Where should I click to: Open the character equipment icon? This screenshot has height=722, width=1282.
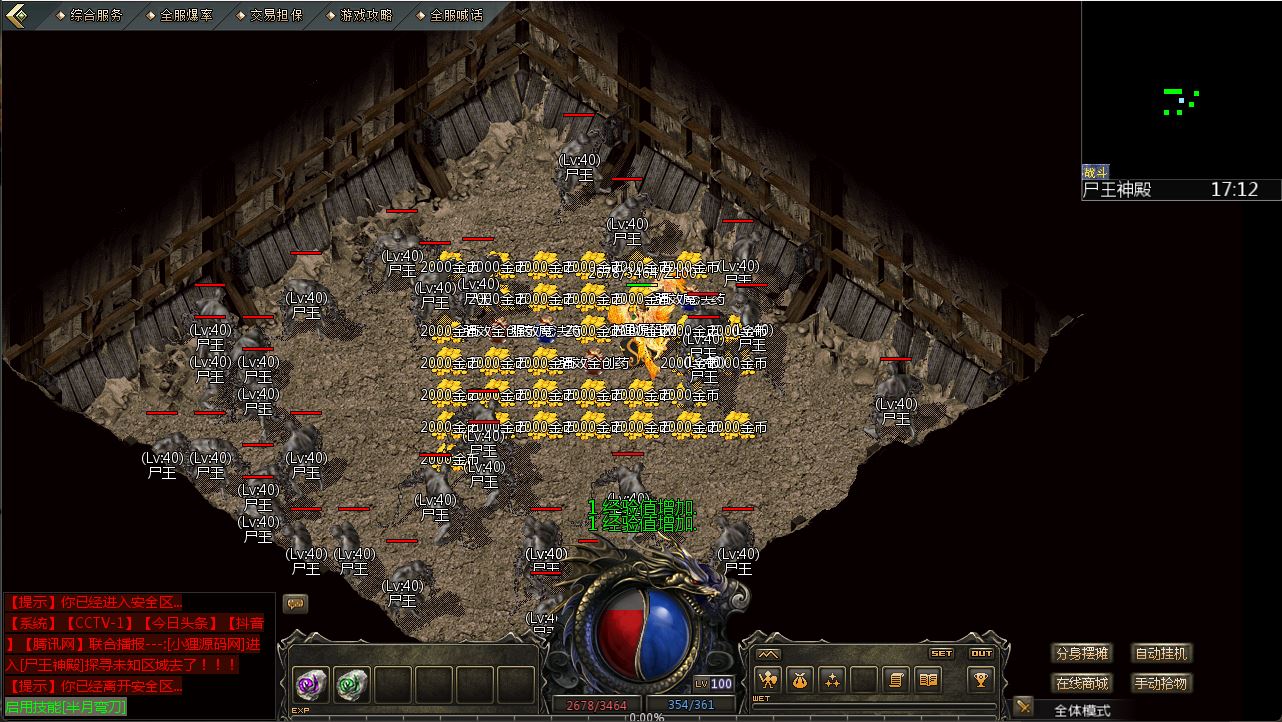pos(768,680)
